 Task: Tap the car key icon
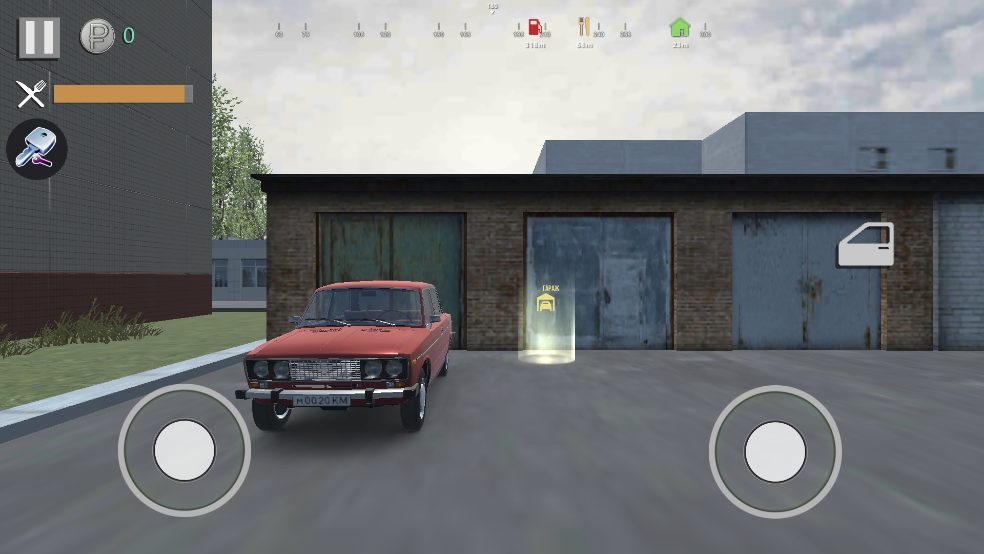[x=37, y=150]
